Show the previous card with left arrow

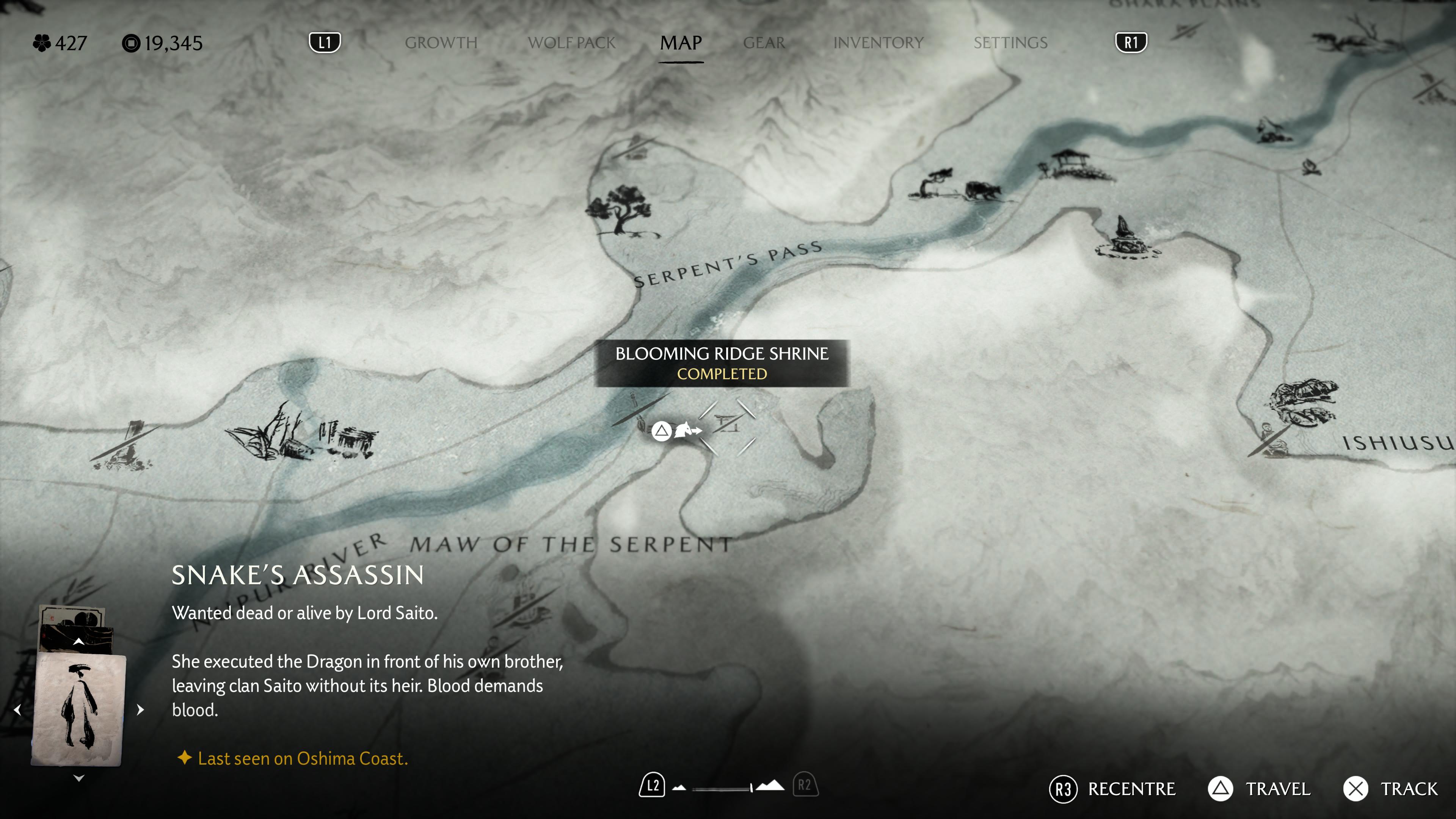(x=17, y=710)
